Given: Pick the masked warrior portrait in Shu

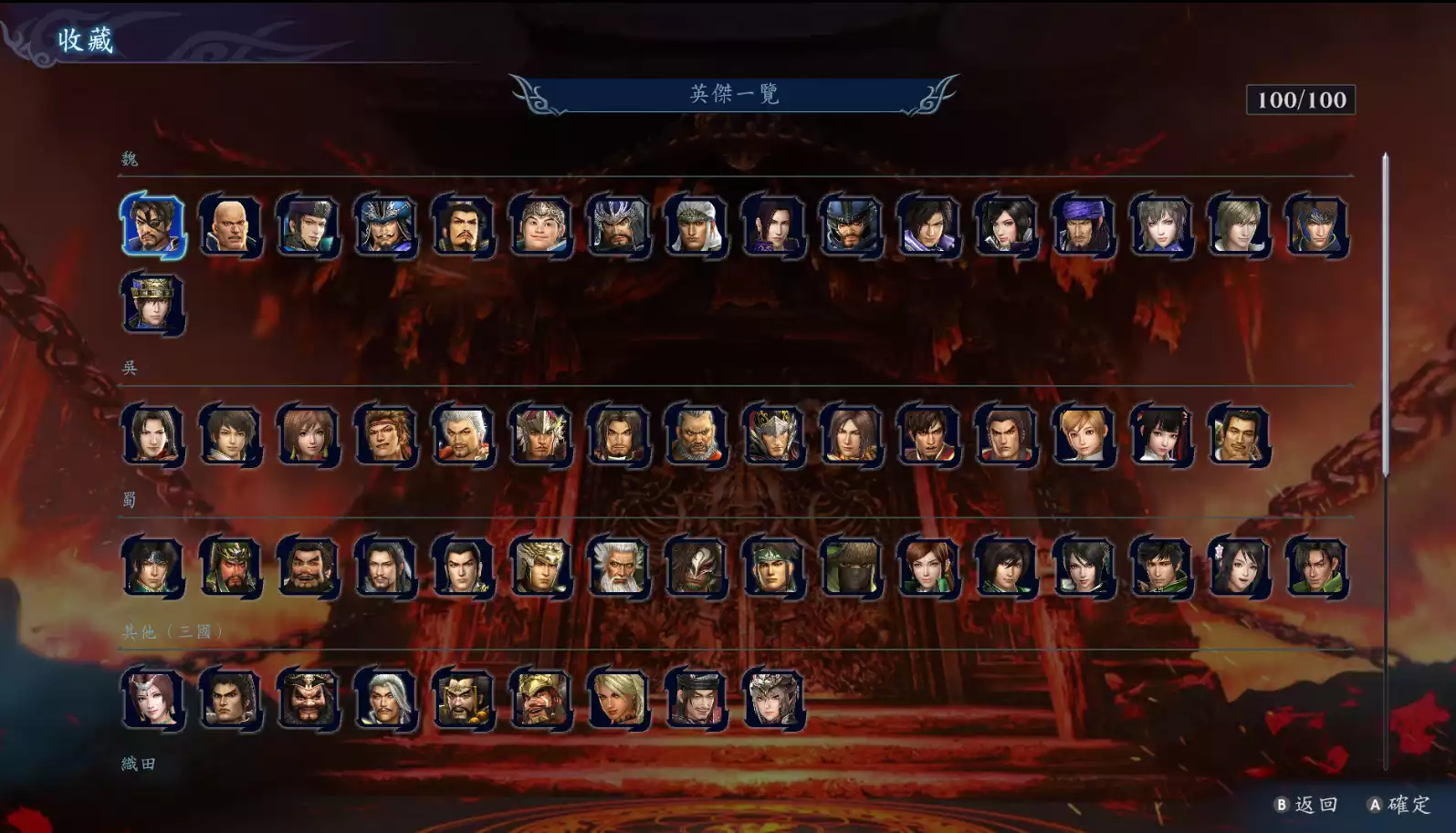Looking at the screenshot, I should pos(696,567).
